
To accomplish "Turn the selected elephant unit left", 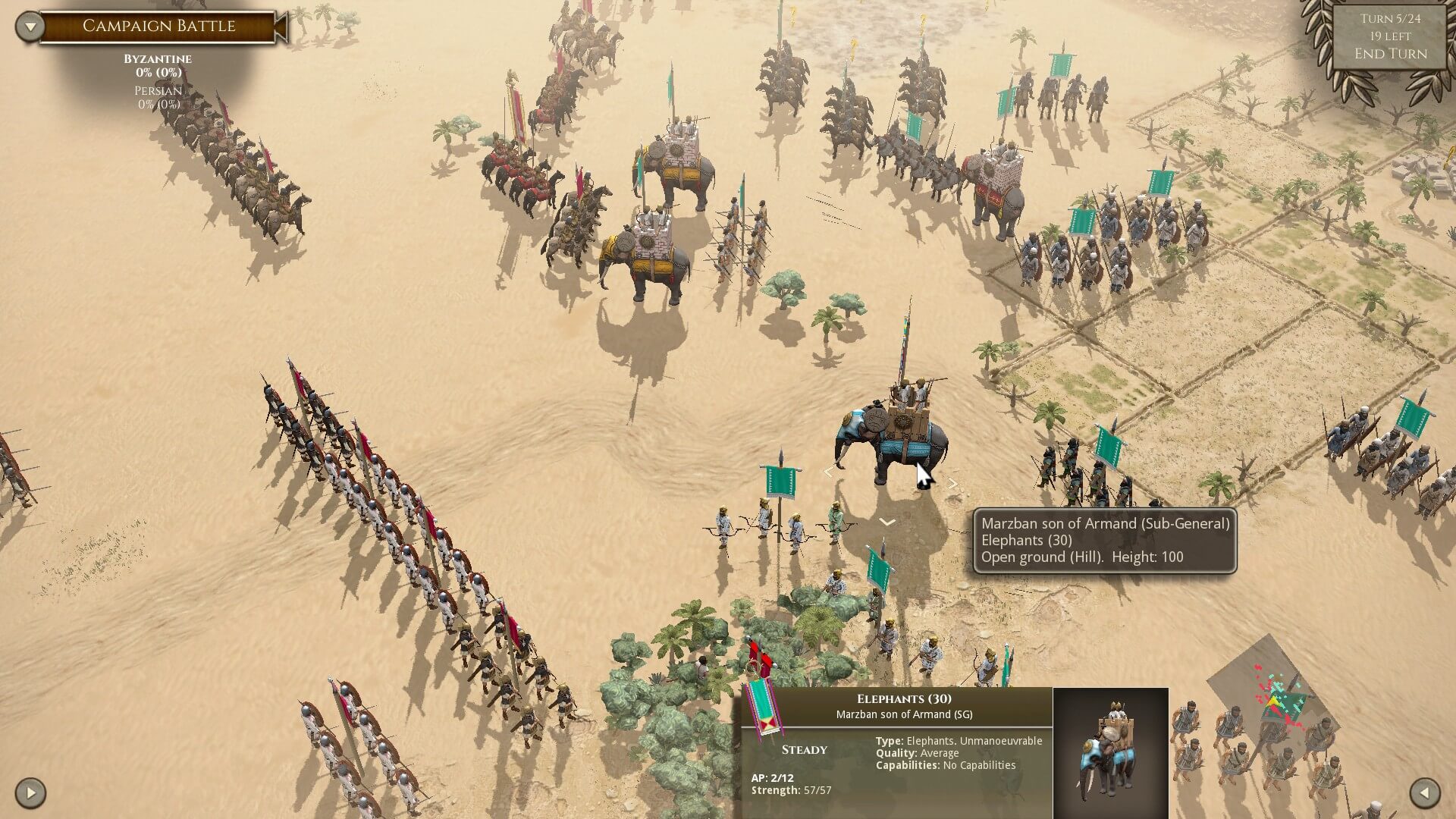I will coord(828,472).
